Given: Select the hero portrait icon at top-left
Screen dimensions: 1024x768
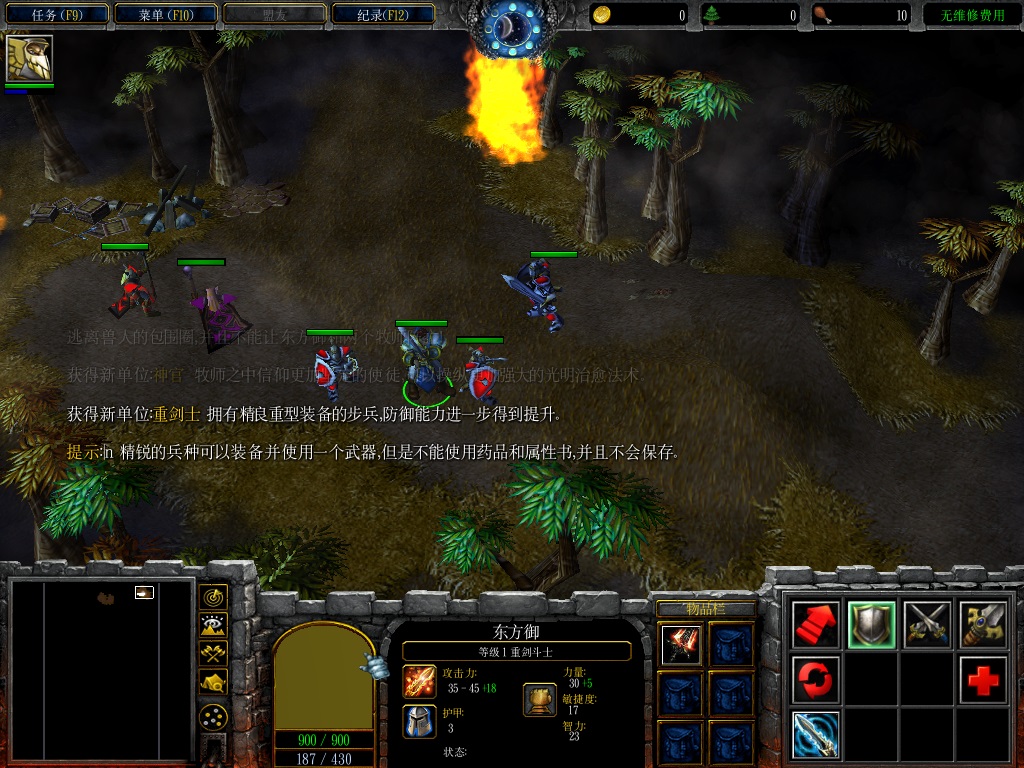Looking at the screenshot, I should [29, 58].
